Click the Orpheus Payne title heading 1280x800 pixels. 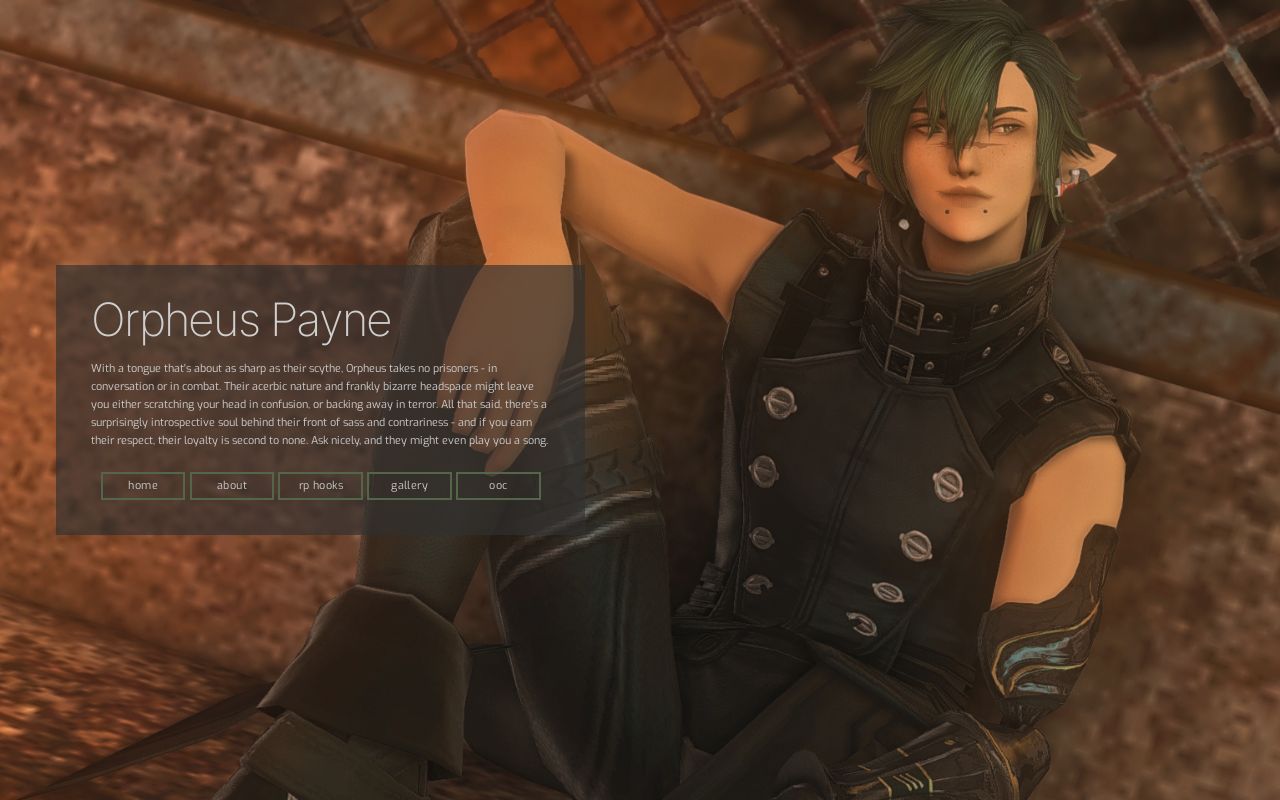click(x=240, y=320)
